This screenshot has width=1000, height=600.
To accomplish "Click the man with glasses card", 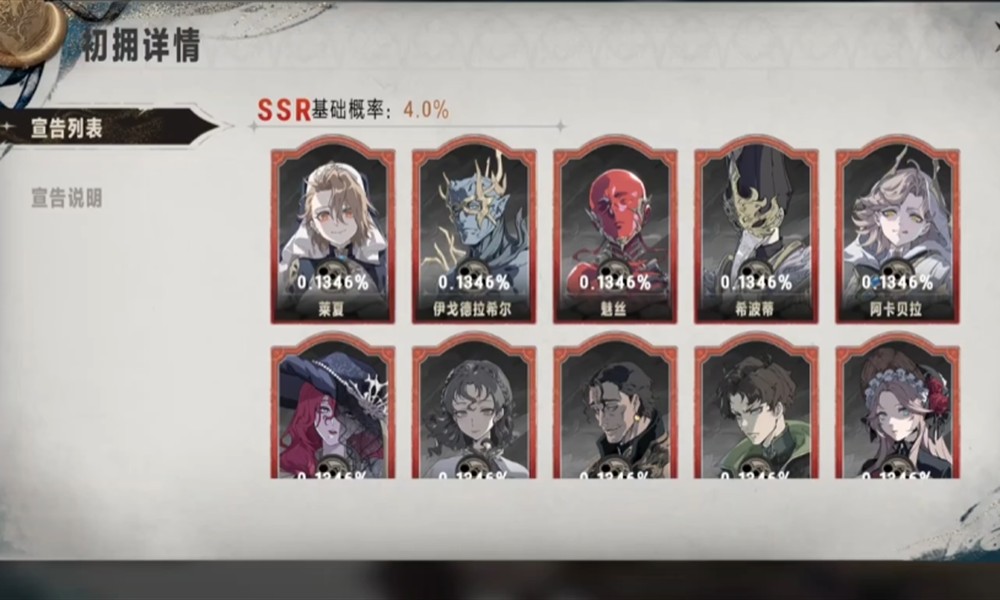I will point(615,408).
